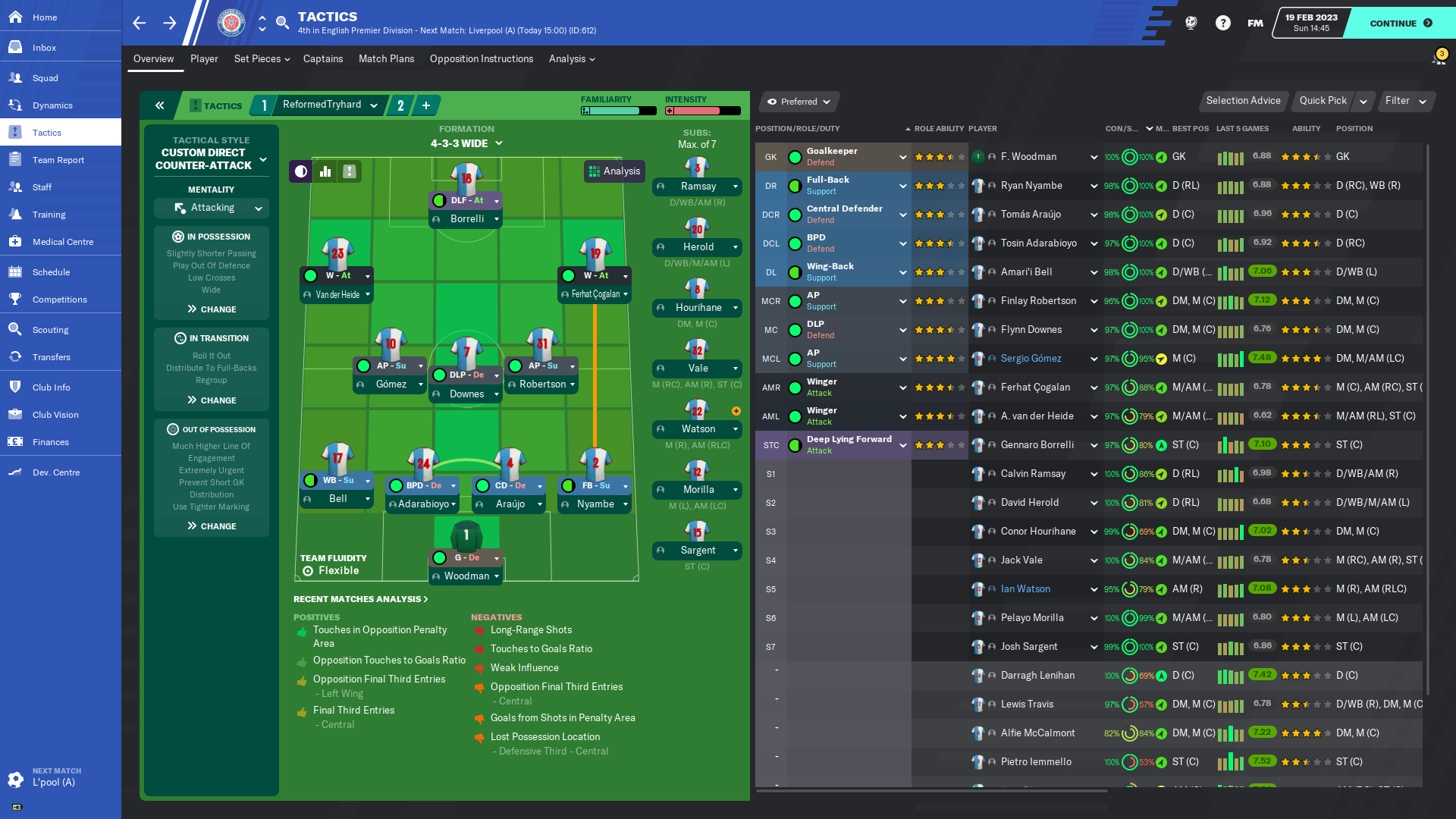The image size is (1456, 819).
Task: Open Recent Matches Analysis
Action: click(360, 599)
